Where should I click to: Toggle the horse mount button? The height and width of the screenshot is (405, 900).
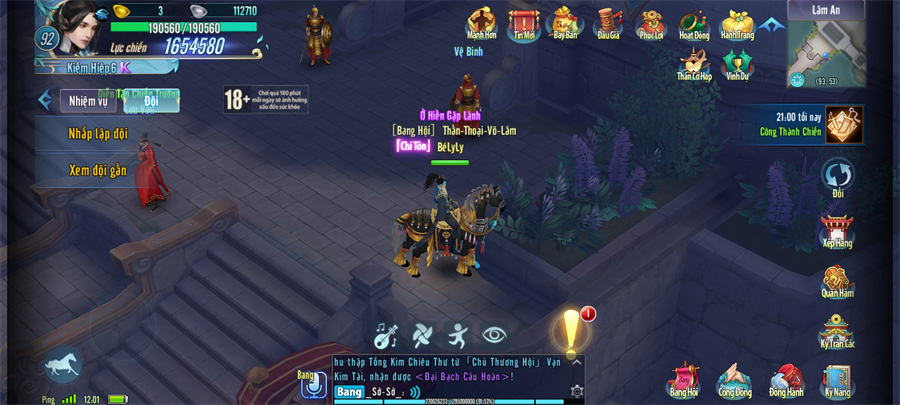62,365
